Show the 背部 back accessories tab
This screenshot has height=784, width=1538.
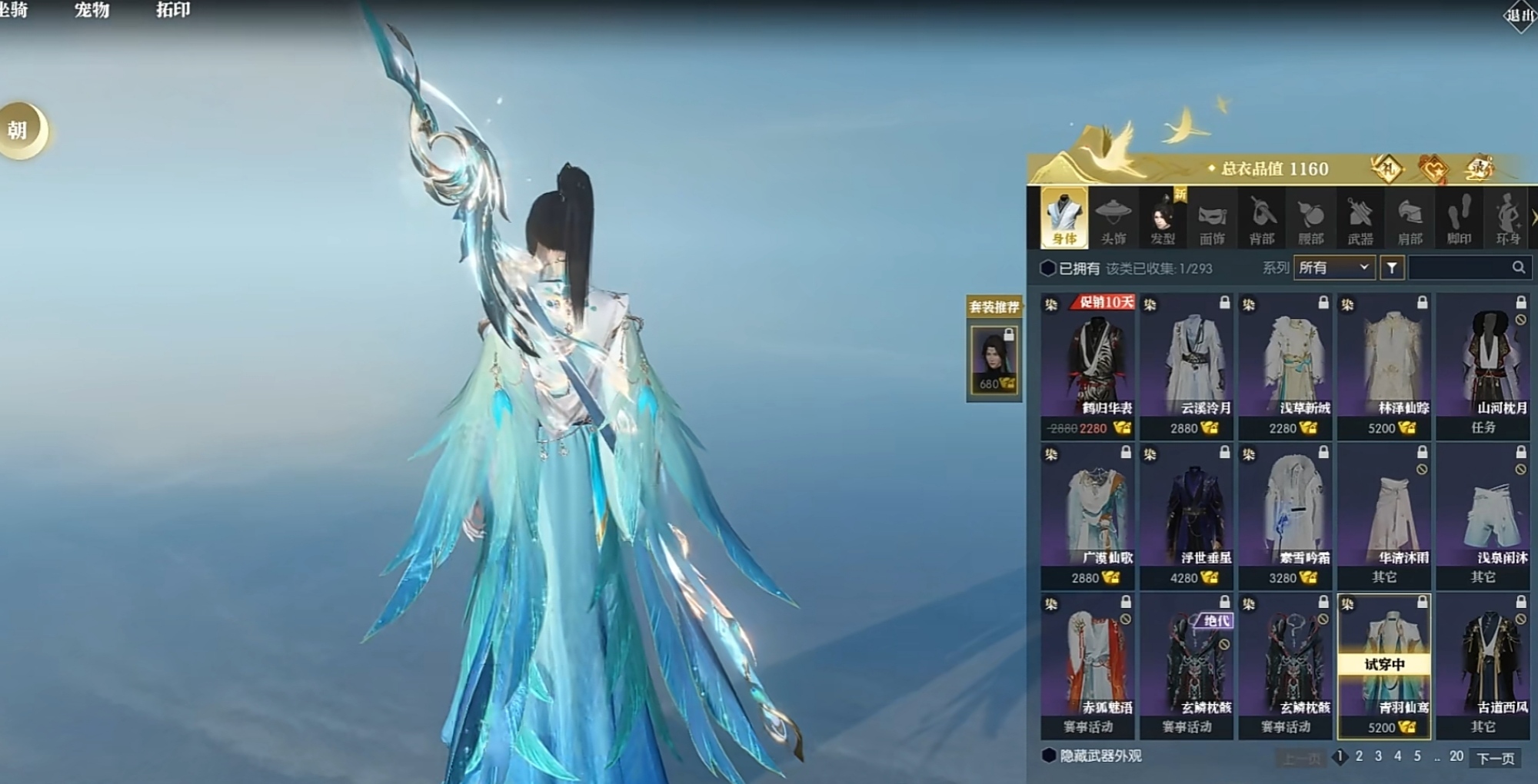click(x=1261, y=218)
